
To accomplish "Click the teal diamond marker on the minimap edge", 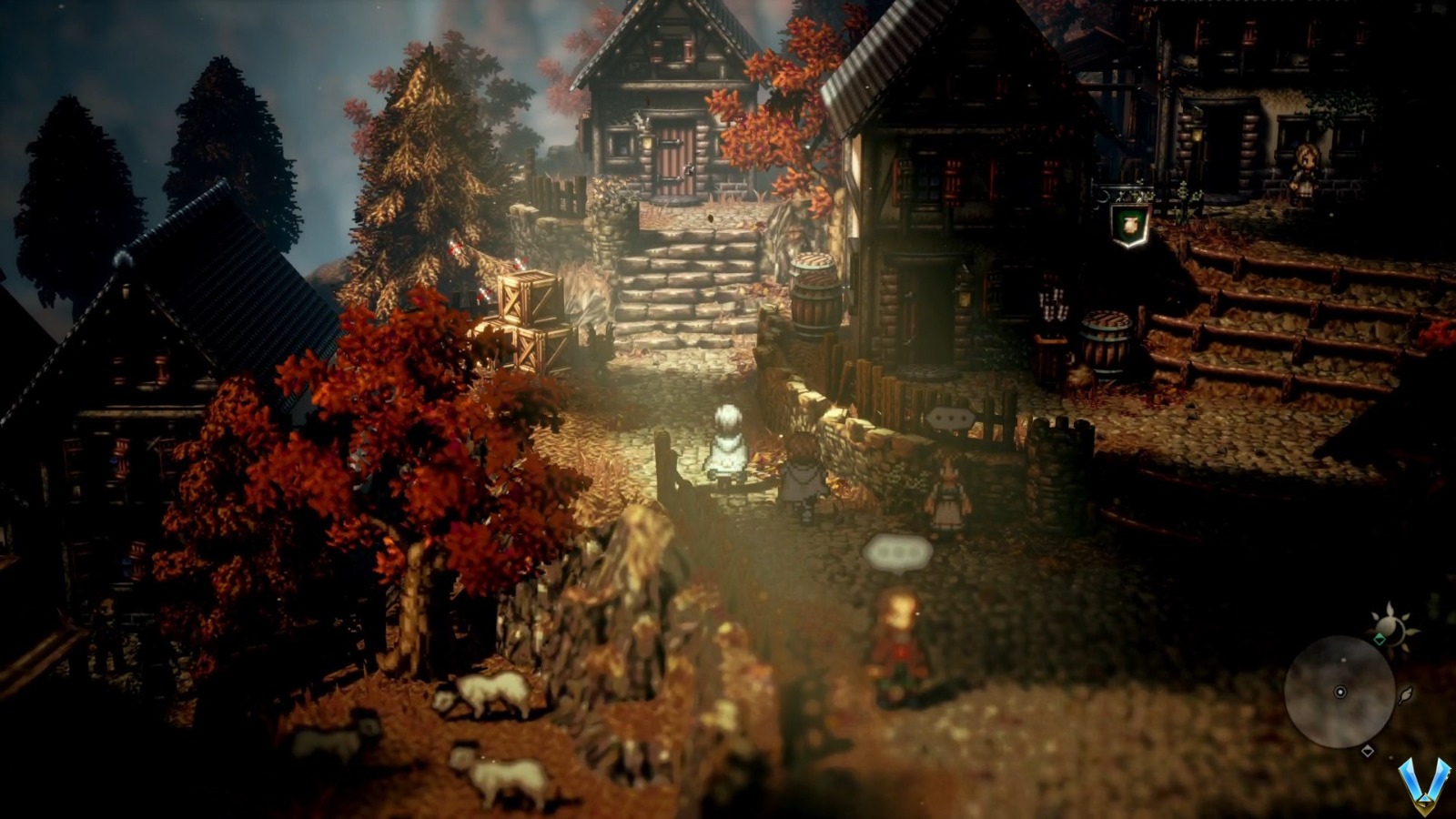I will [1380, 638].
